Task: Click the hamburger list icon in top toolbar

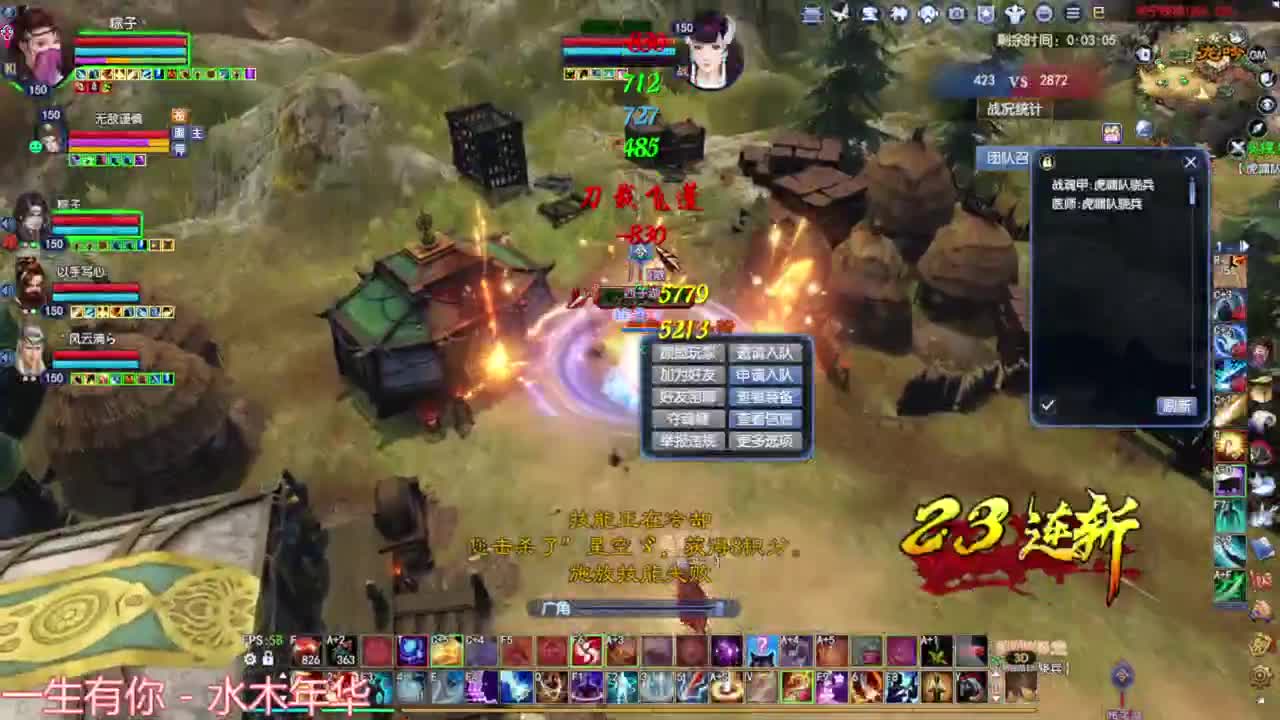Action: click(1071, 14)
